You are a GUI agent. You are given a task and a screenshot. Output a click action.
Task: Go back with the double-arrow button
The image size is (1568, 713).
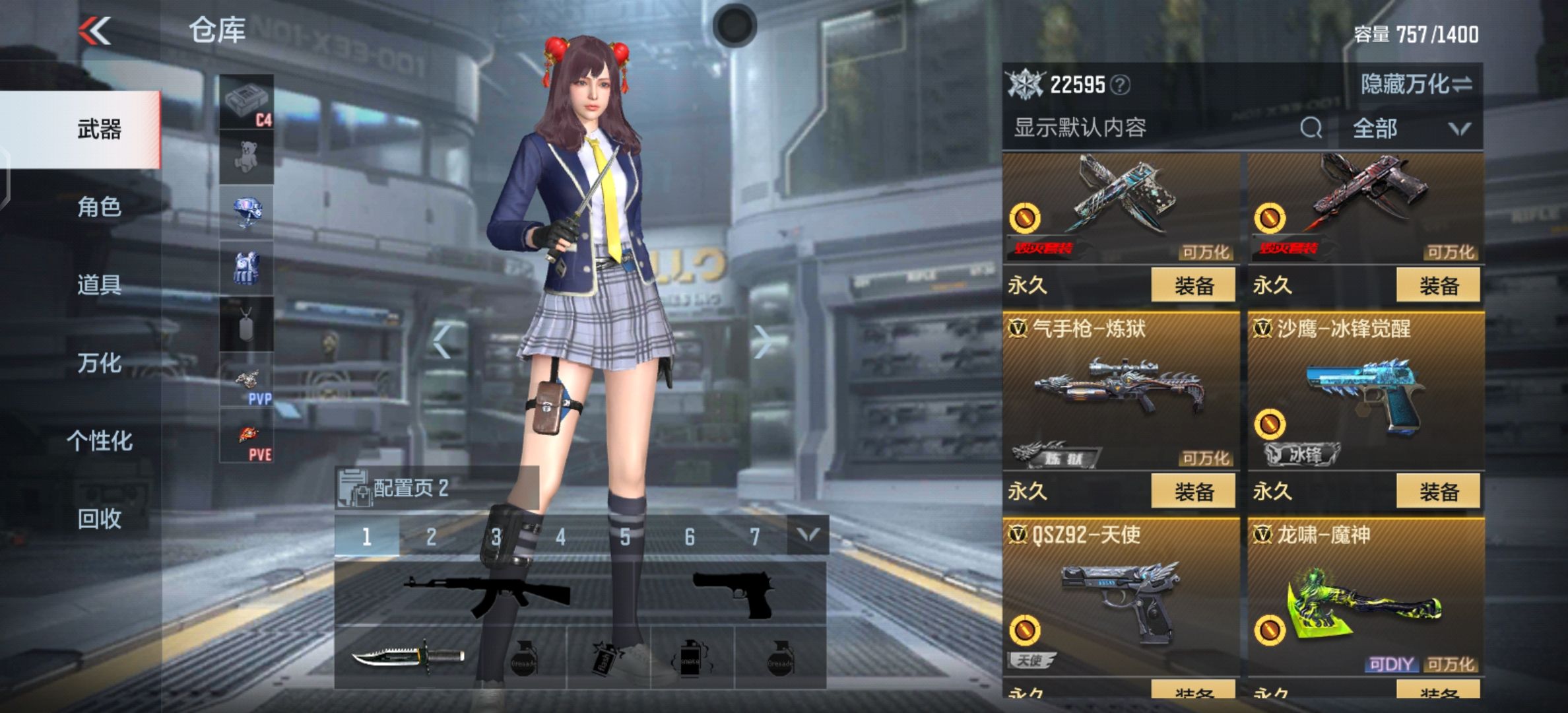(x=95, y=31)
